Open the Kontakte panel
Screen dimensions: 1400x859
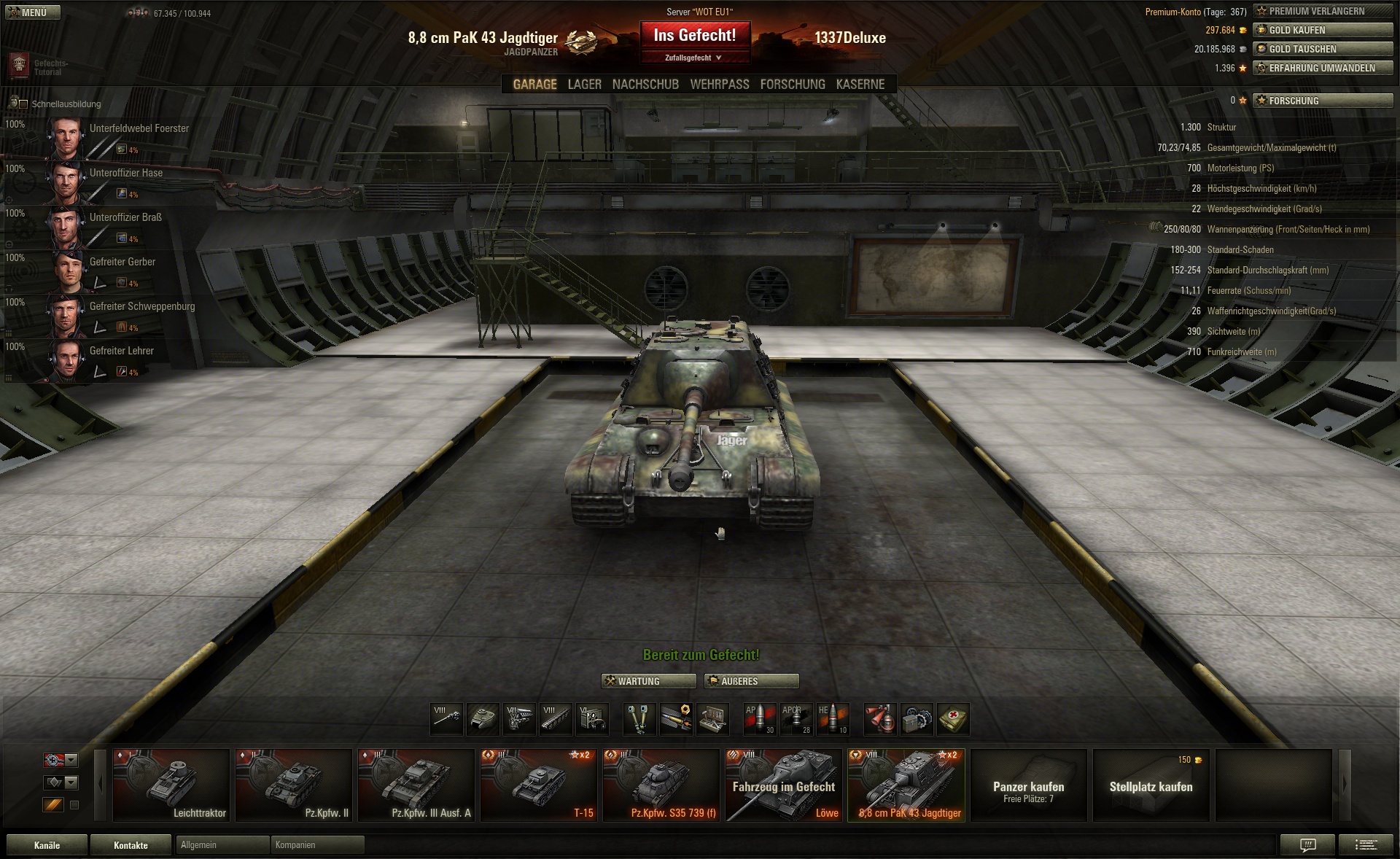[x=131, y=845]
